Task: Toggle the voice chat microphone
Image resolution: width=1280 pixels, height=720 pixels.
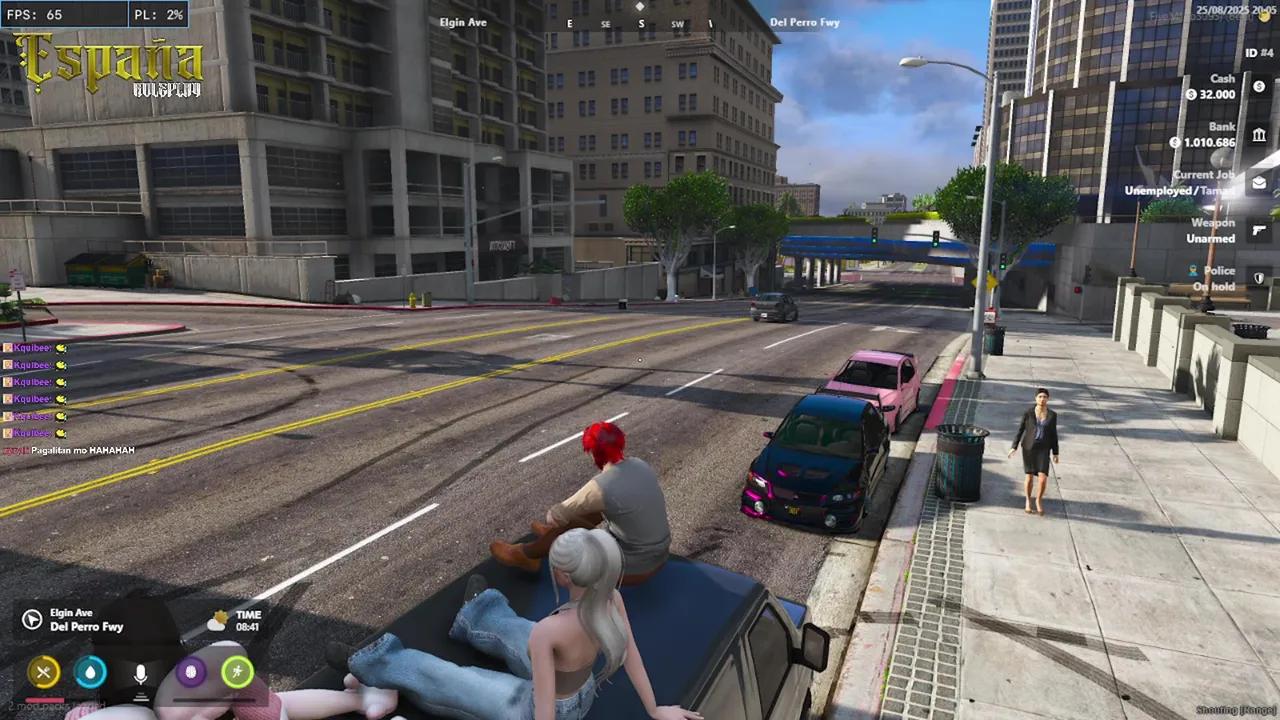Action: pos(140,672)
